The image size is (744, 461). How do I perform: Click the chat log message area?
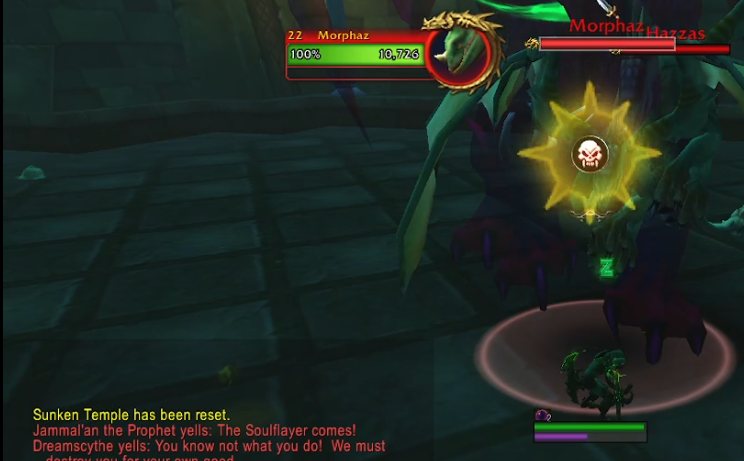click(x=209, y=435)
